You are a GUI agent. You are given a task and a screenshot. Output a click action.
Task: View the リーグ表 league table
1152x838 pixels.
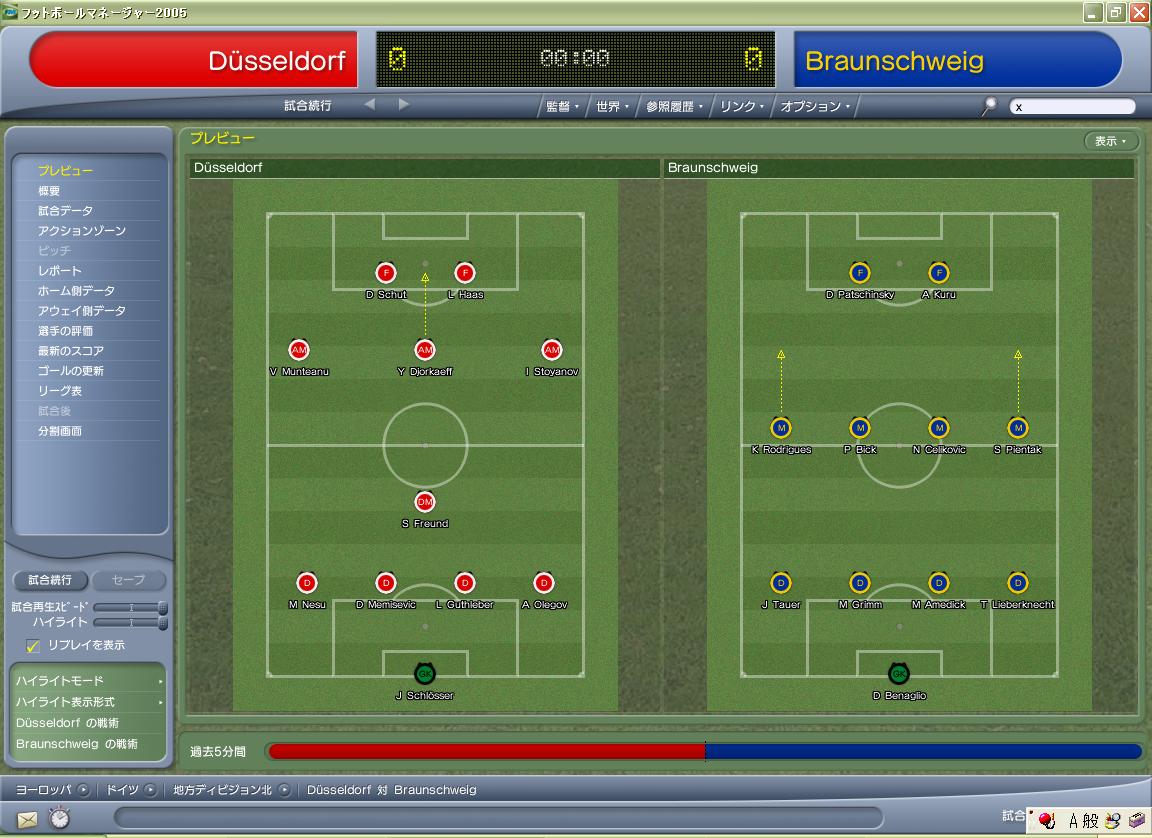pyautogui.click(x=60, y=391)
